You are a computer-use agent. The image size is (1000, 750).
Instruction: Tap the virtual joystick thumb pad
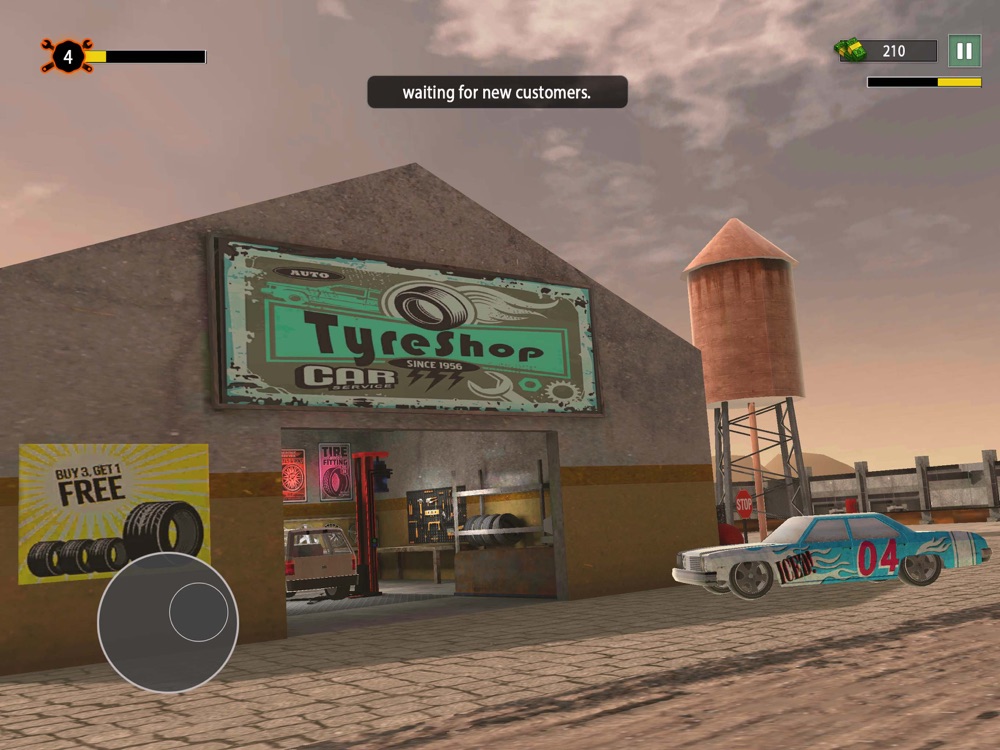(198, 612)
